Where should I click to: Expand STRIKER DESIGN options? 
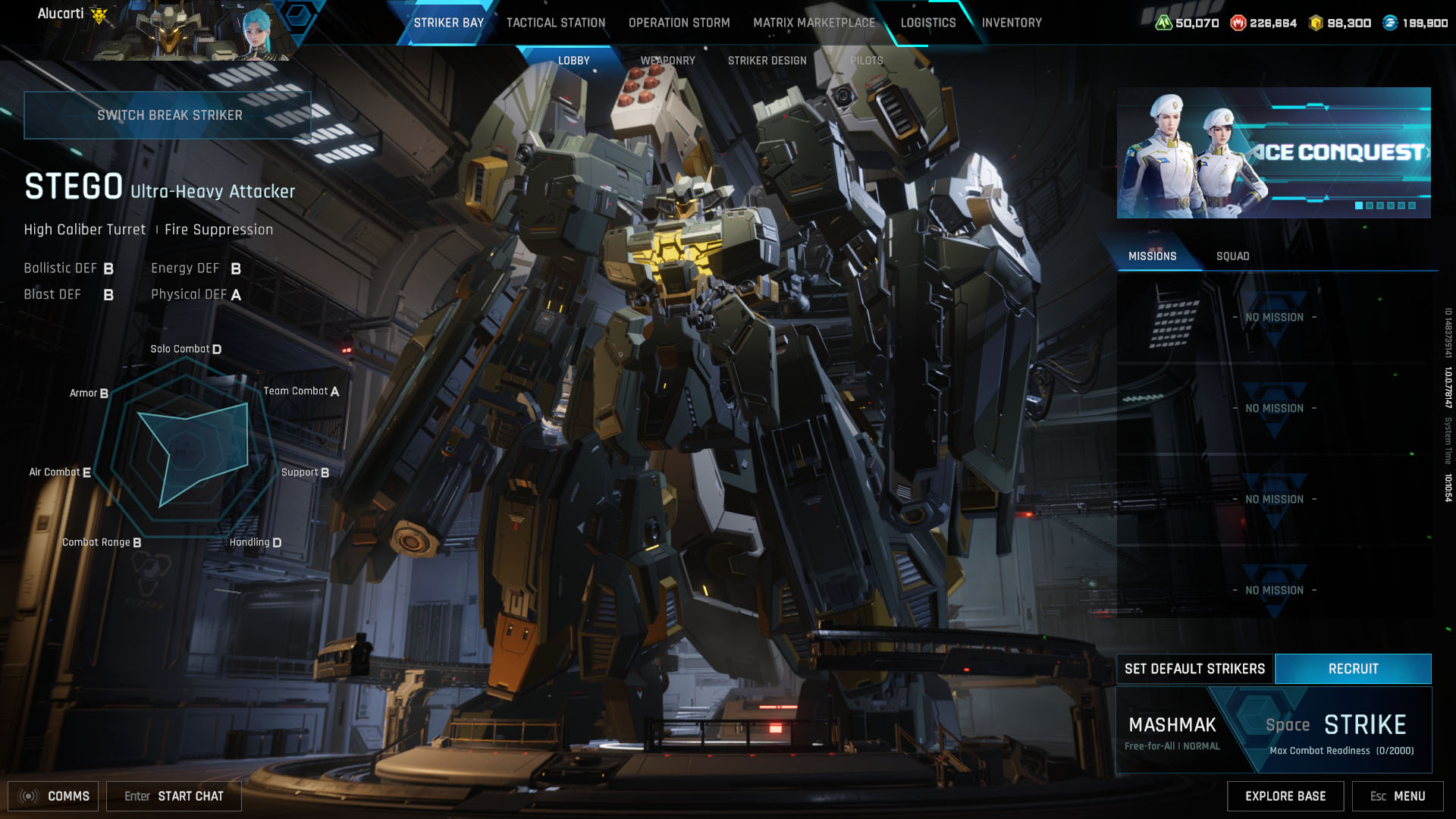pyautogui.click(x=767, y=60)
